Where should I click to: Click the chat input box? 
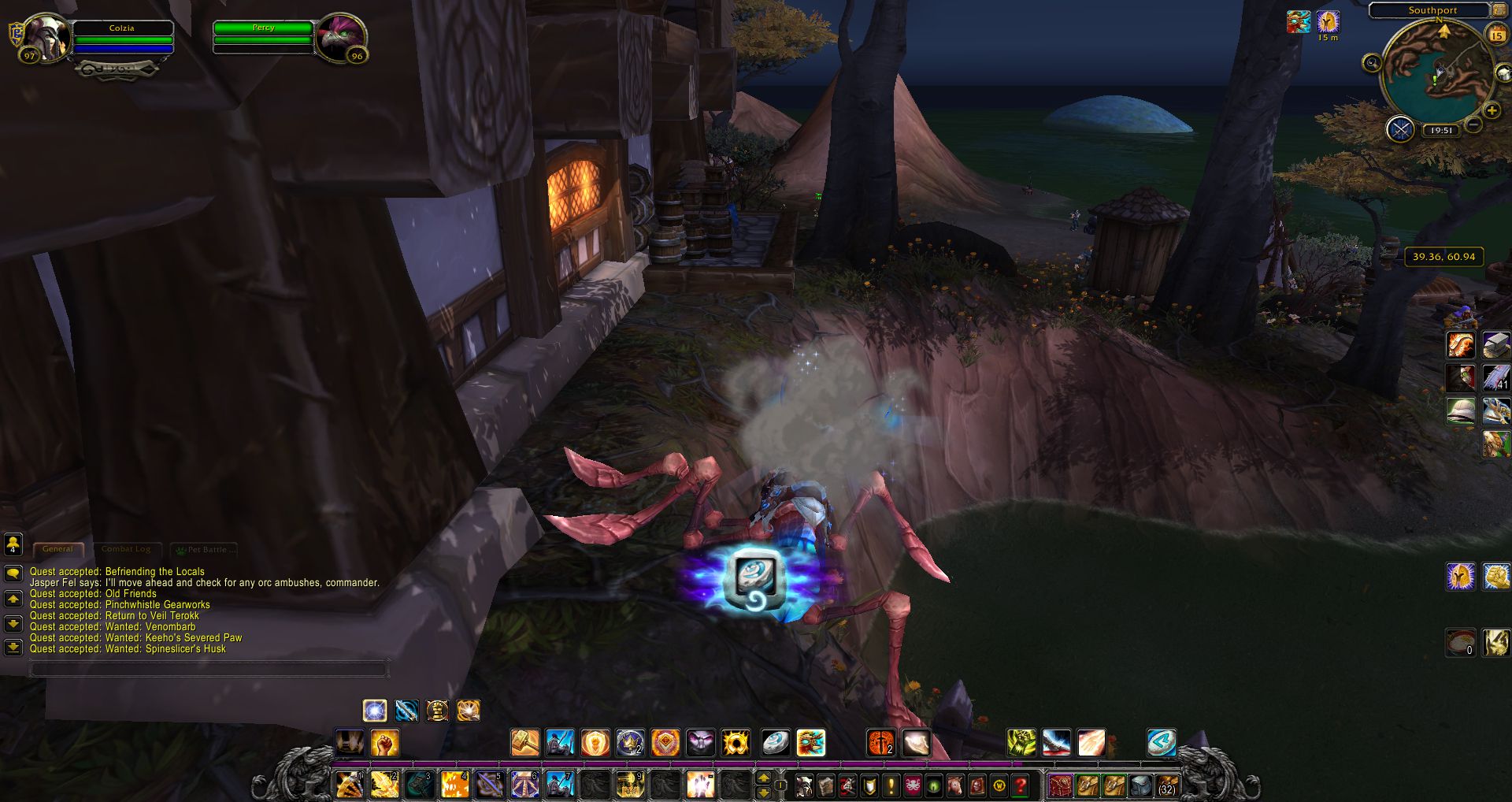pyautogui.click(x=209, y=670)
